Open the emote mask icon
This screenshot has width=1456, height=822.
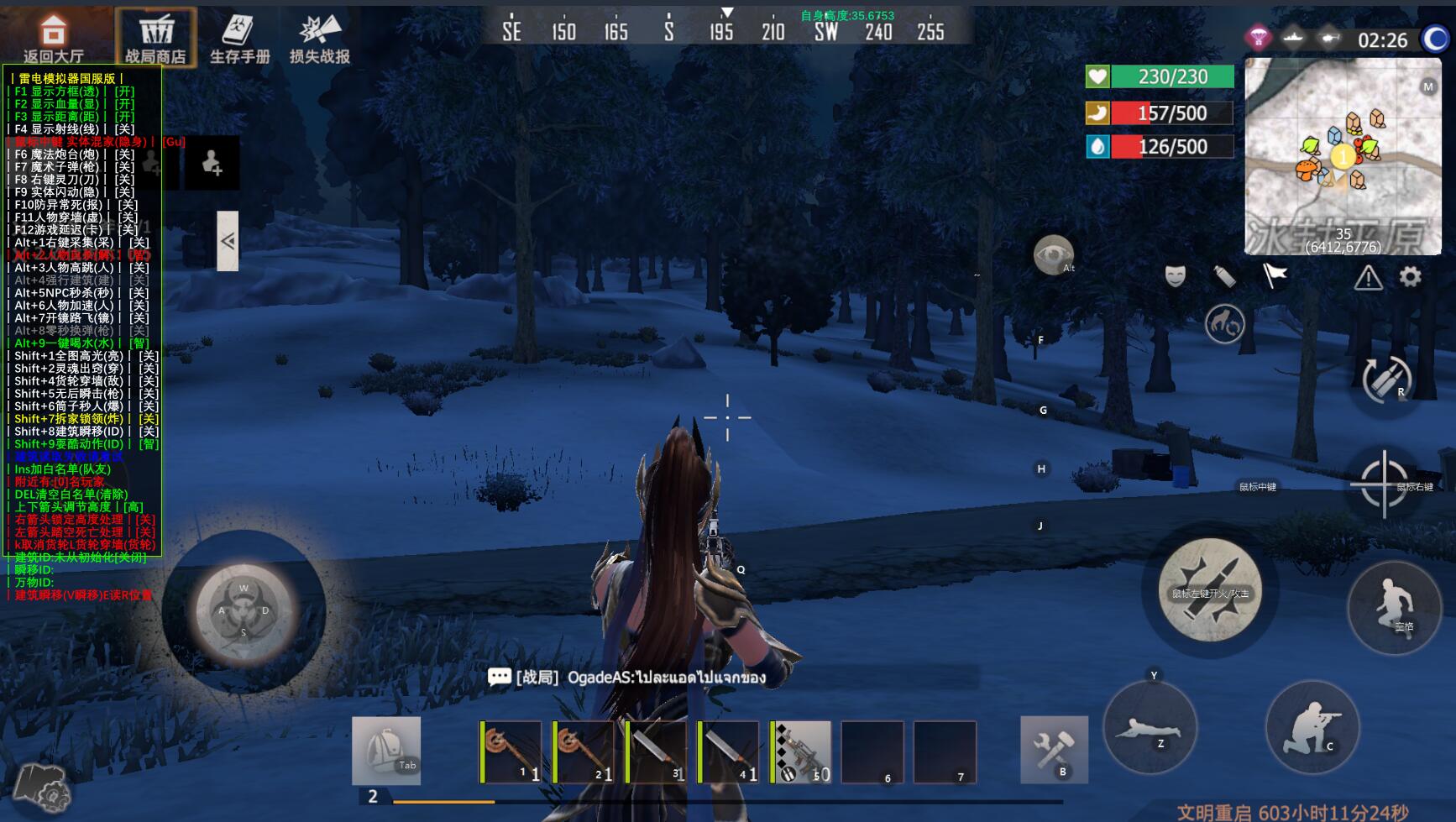1175,275
